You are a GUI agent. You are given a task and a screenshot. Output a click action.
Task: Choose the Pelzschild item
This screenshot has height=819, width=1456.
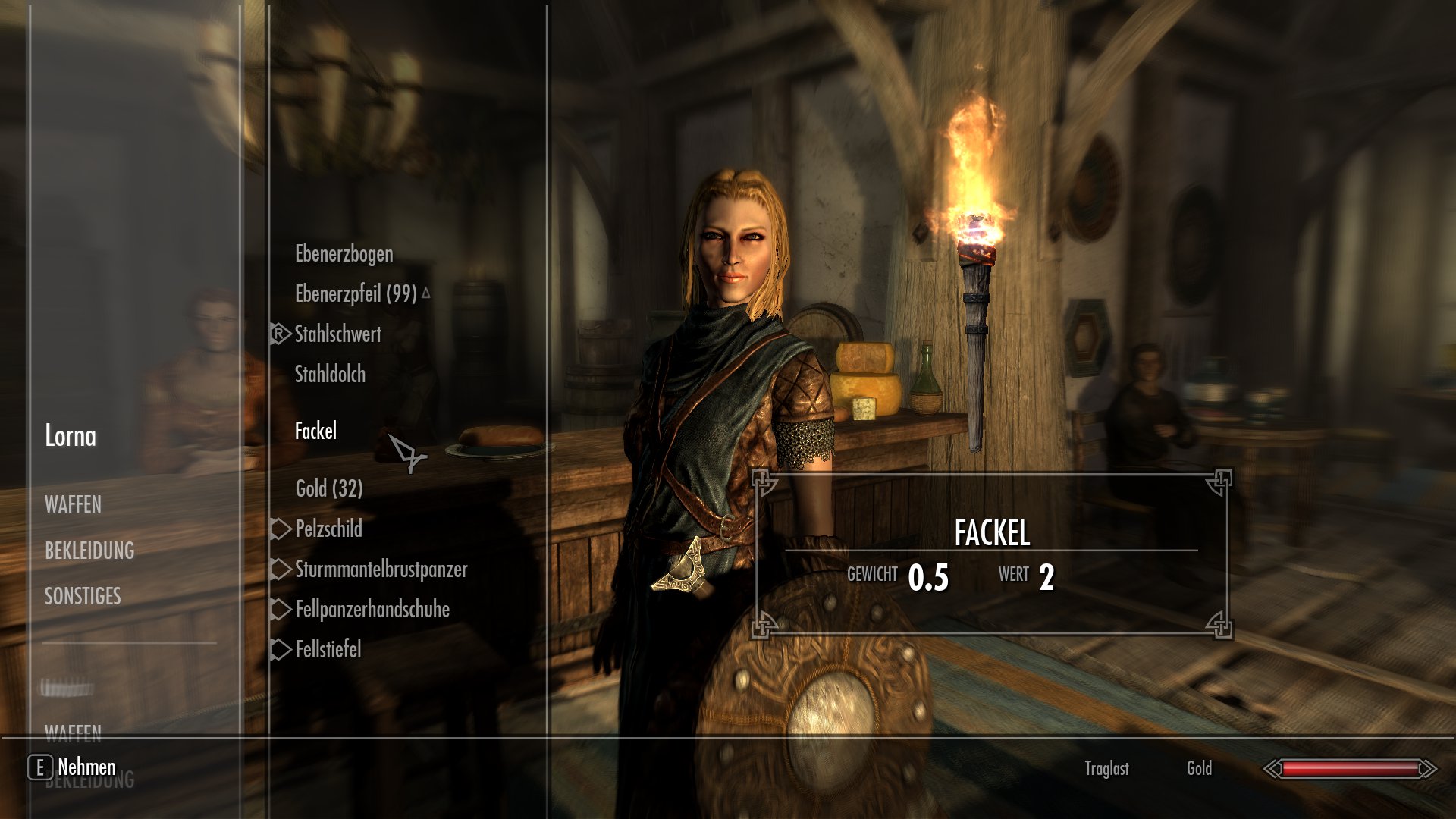(328, 529)
